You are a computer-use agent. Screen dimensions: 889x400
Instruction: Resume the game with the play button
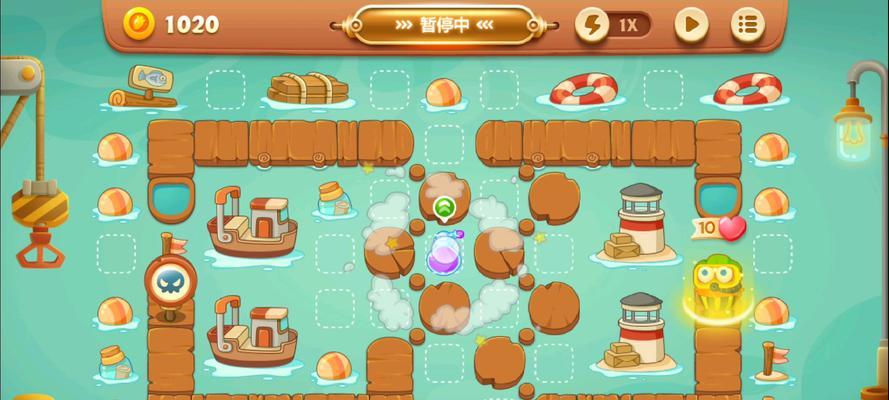pyautogui.click(x=691, y=25)
